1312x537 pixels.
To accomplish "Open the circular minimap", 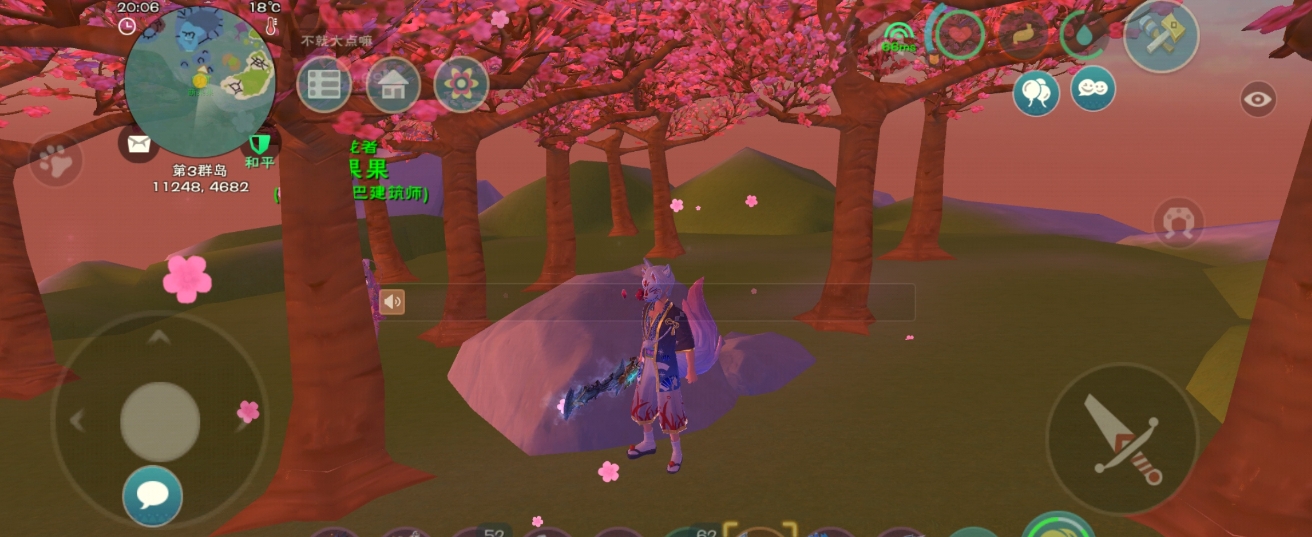I will click(201, 79).
